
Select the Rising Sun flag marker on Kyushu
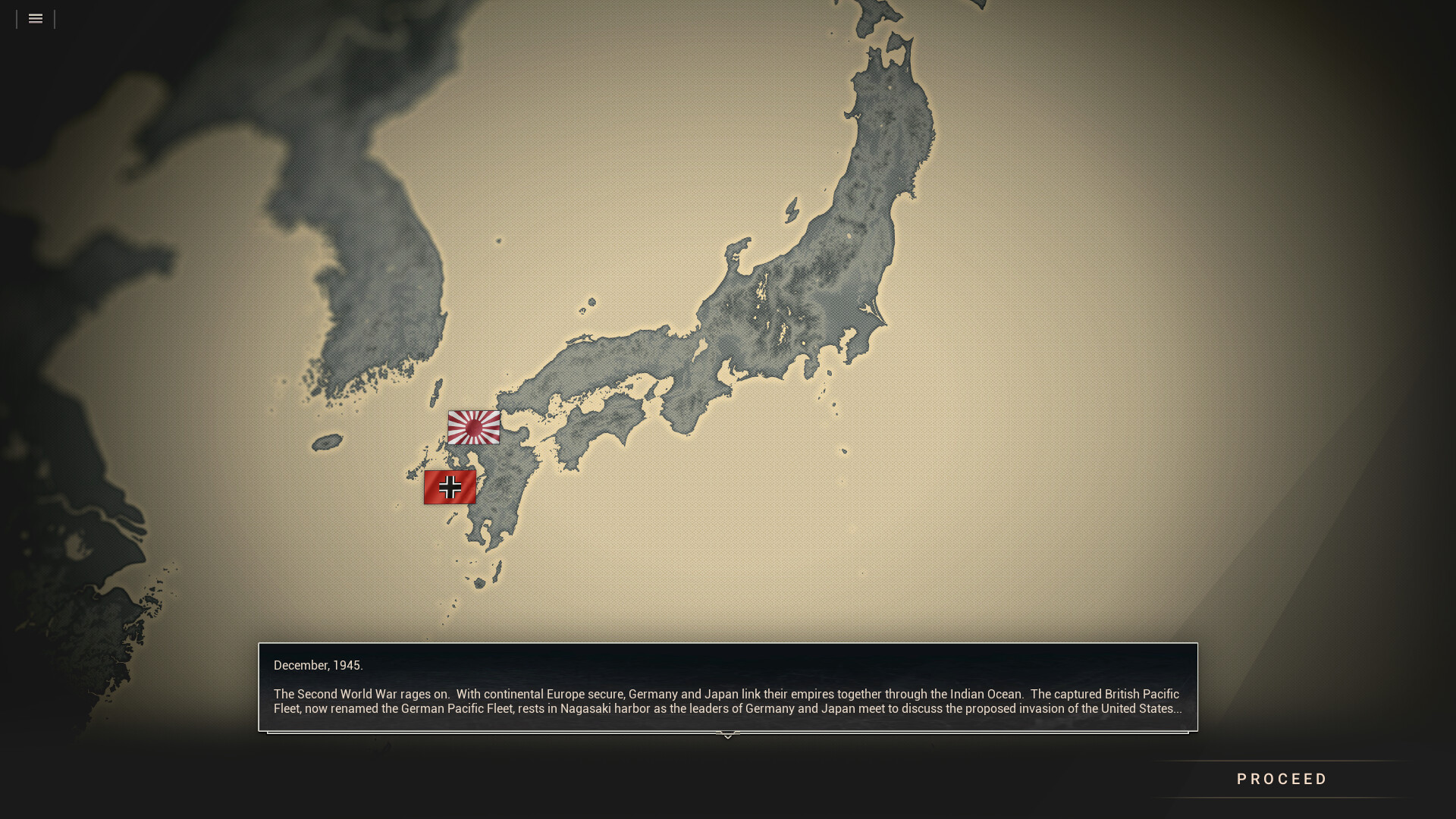coord(474,428)
